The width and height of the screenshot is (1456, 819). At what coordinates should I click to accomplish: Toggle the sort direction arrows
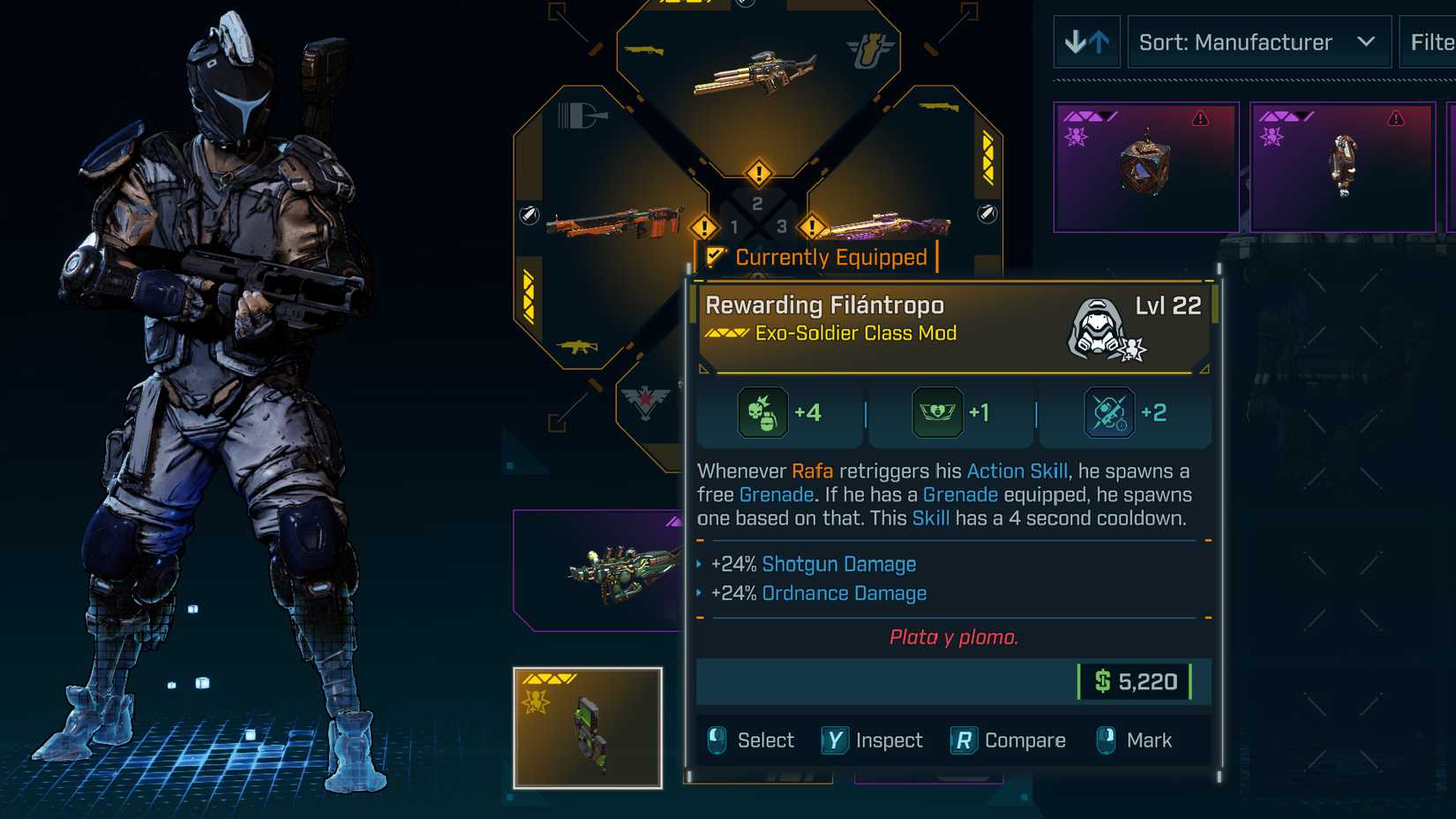(x=1087, y=41)
